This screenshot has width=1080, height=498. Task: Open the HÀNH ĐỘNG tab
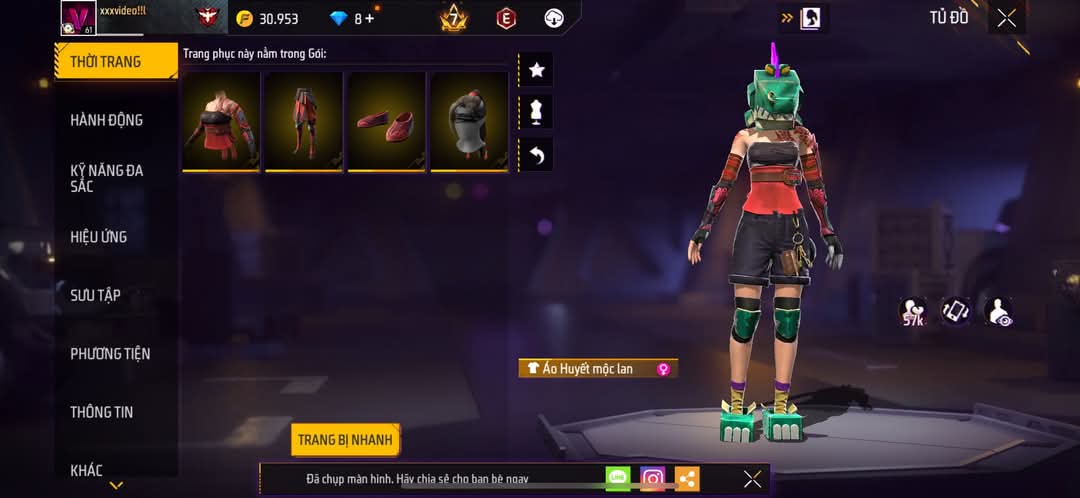(106, 120)
